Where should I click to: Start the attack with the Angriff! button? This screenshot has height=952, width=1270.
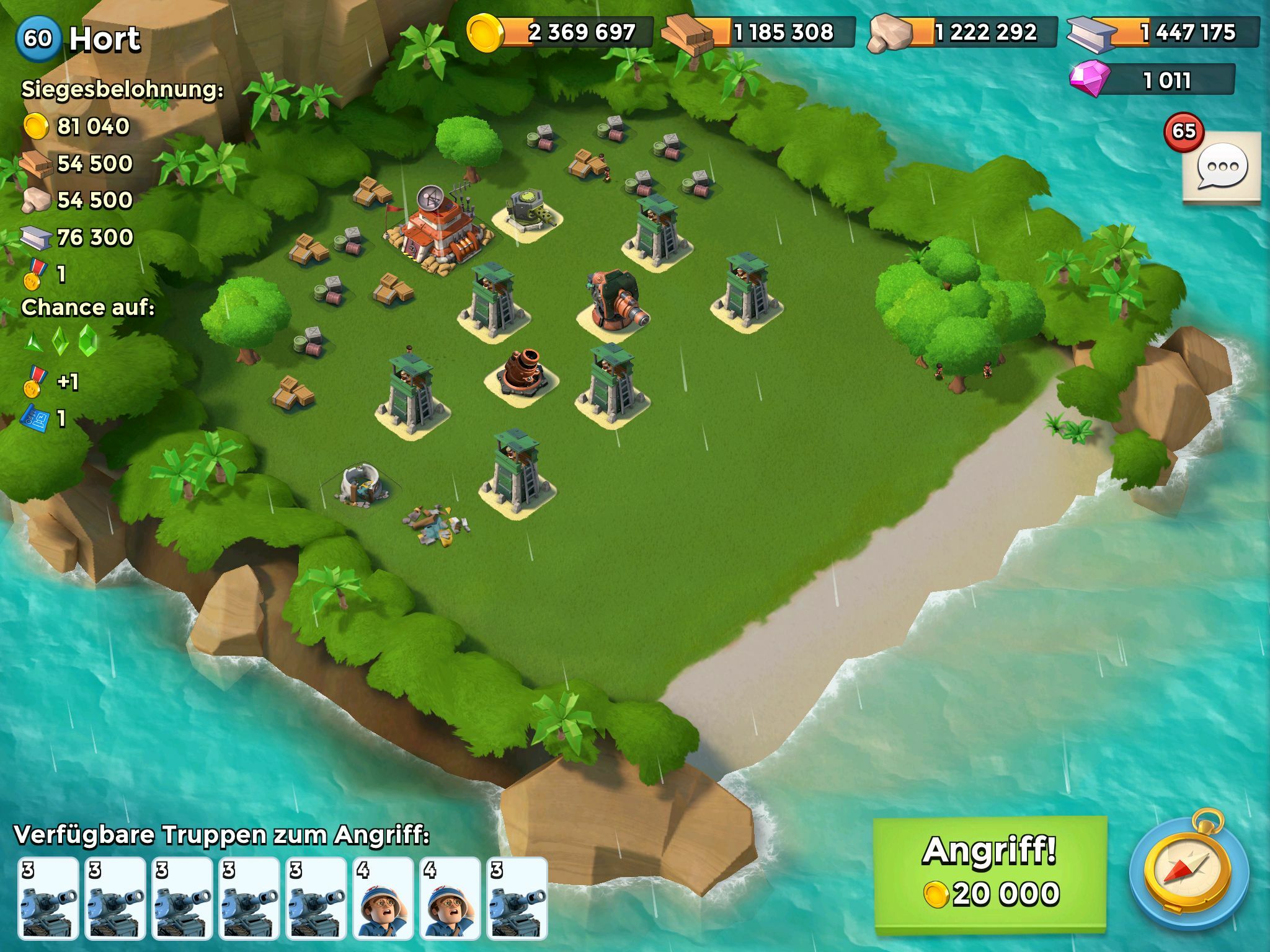pos(990,874)
